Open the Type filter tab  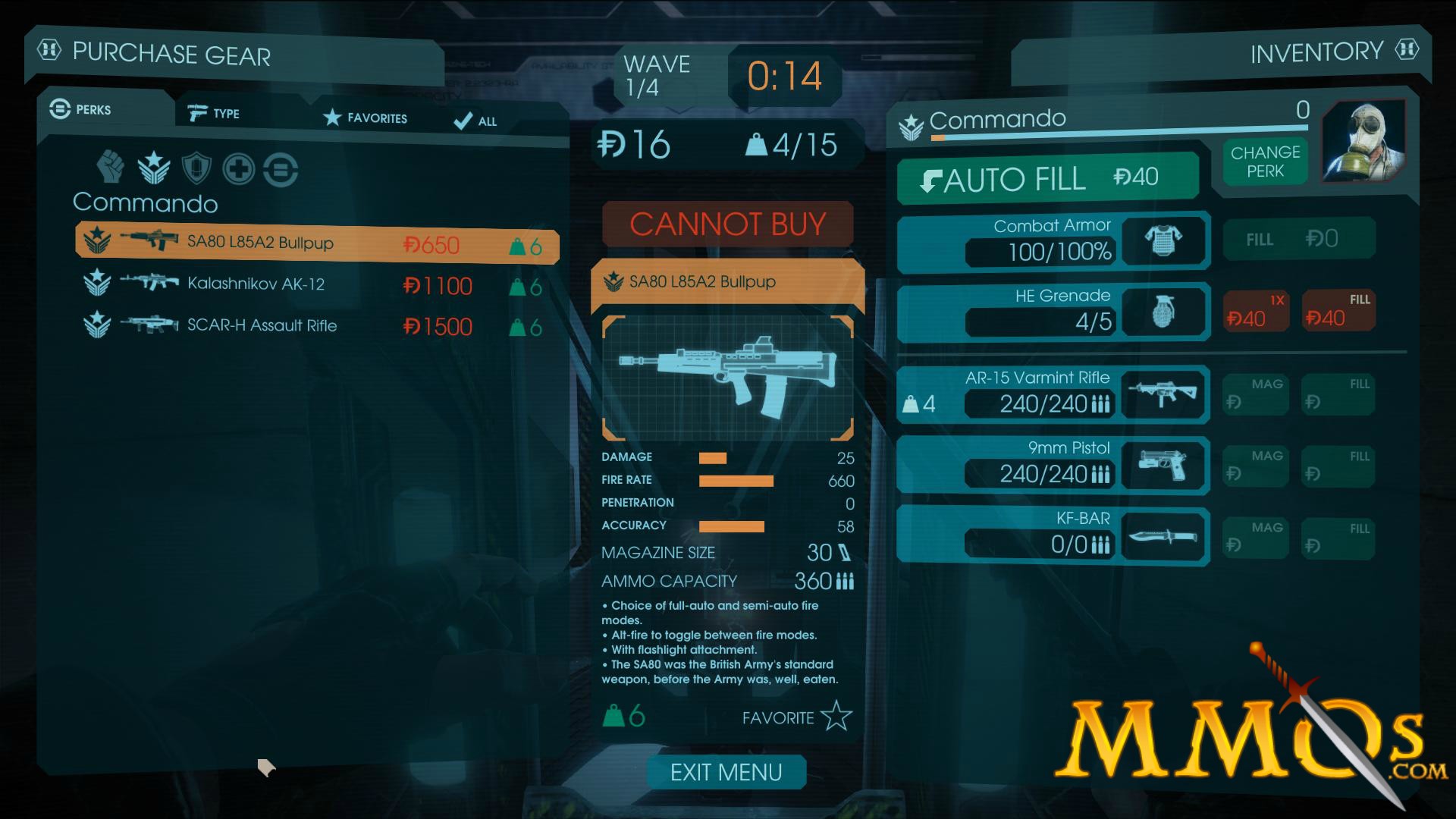tap(215, 114)
